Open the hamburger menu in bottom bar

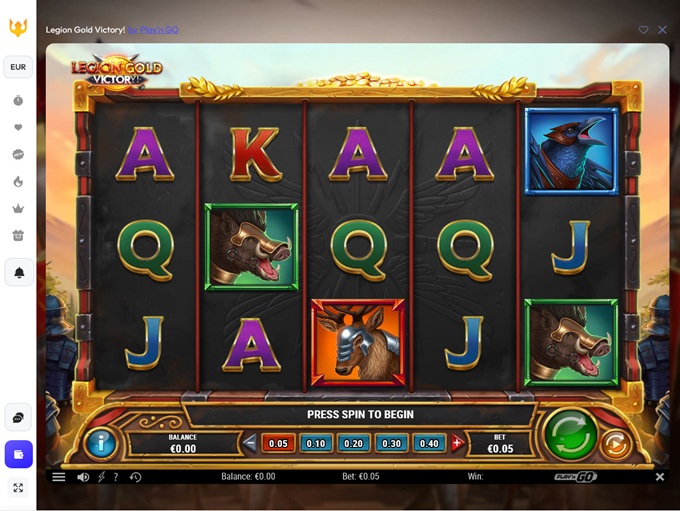coord(59,477)
